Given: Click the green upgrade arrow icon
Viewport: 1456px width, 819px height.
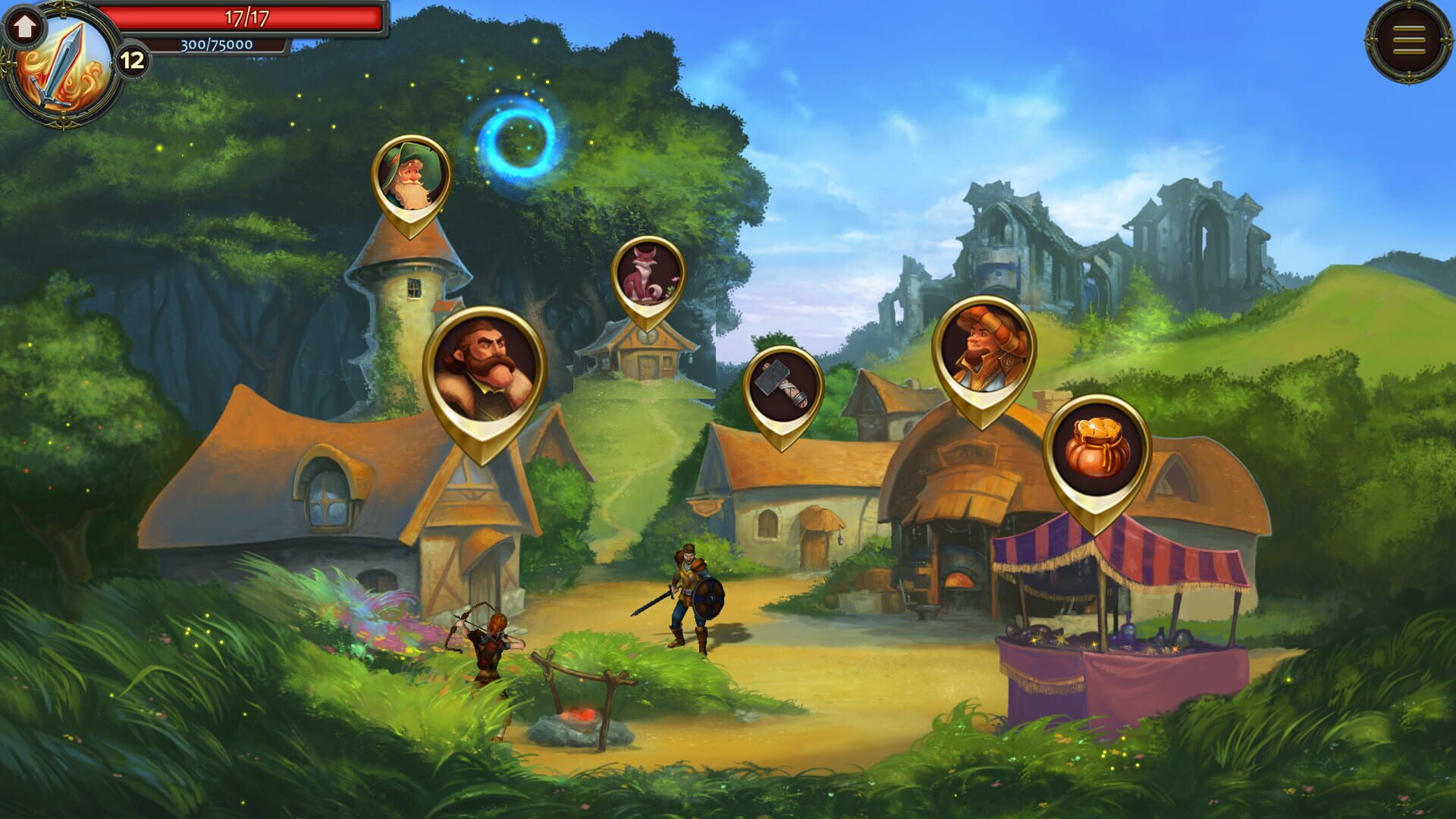Looking at the screenshot, I should tap(27, 27).
